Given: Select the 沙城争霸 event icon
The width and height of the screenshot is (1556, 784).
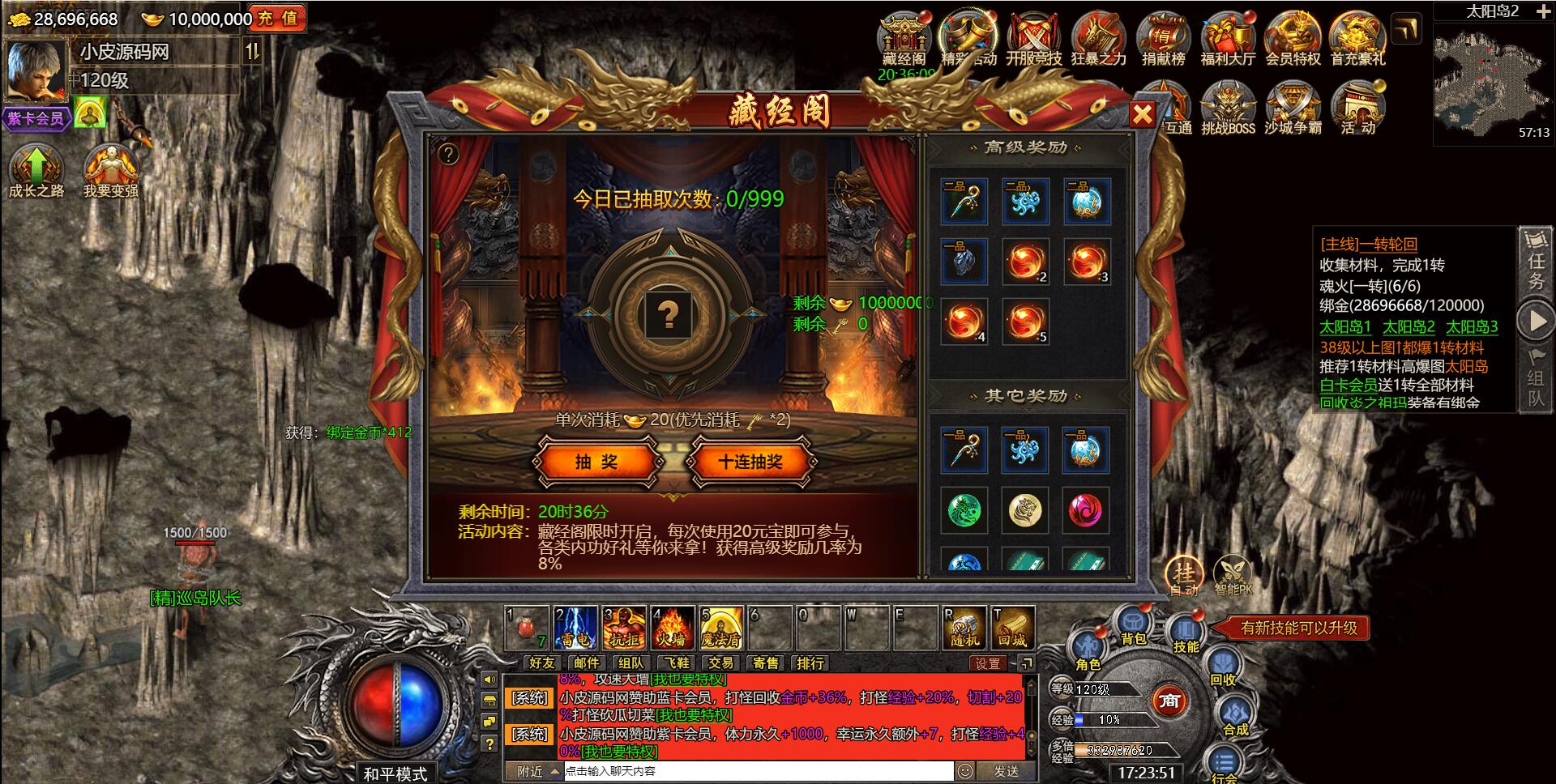Looking at the screenshot, I should (x=1293, y=108).
